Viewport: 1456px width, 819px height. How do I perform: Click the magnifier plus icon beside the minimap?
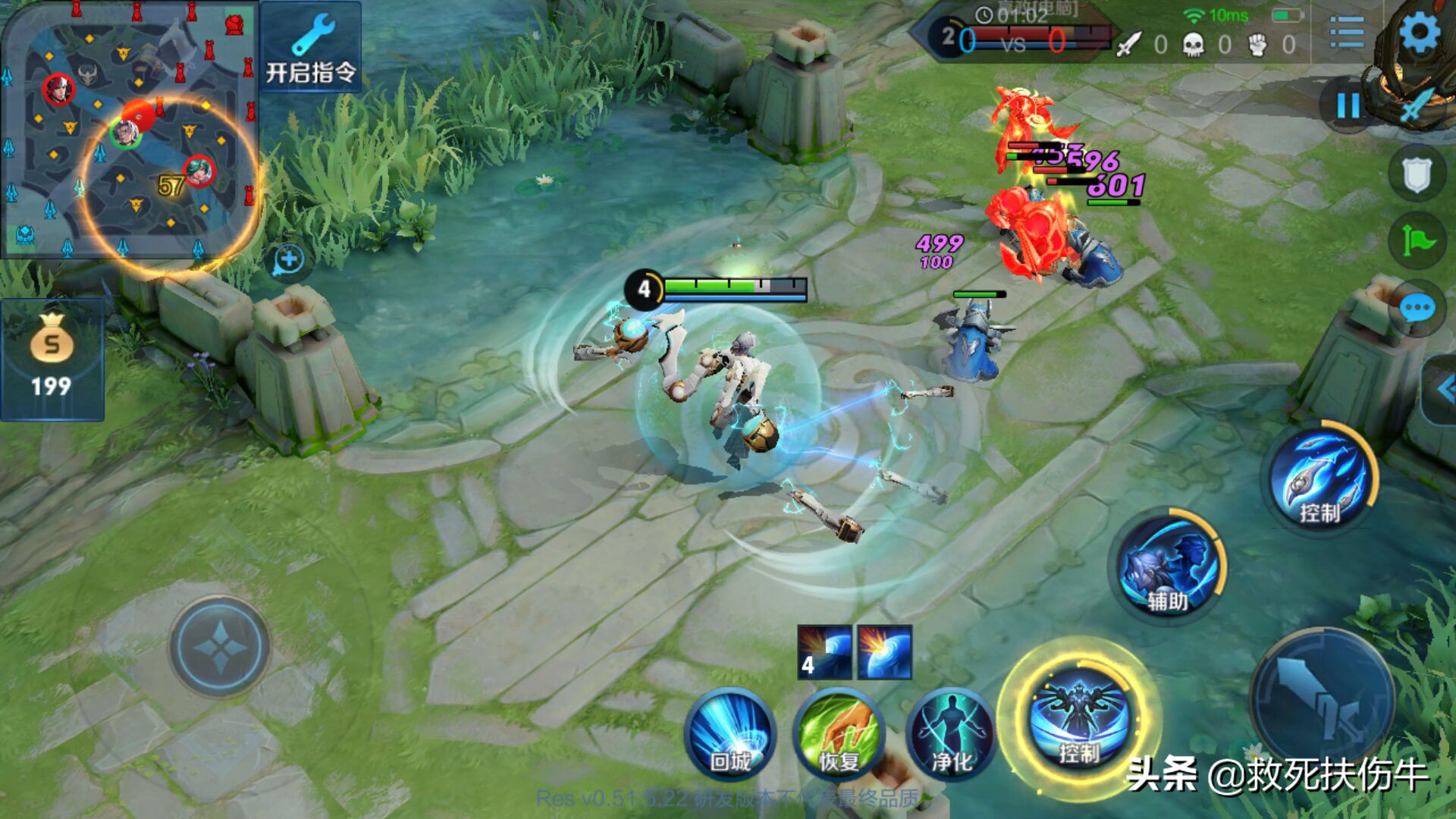tap(288, 260)
